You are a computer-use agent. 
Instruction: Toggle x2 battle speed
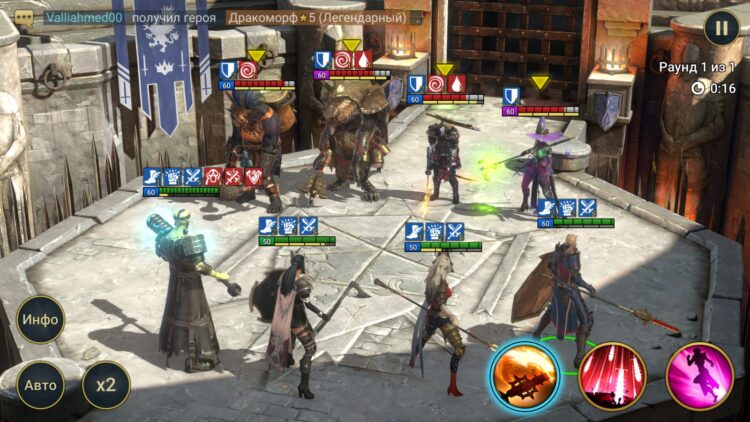point(105,384)
